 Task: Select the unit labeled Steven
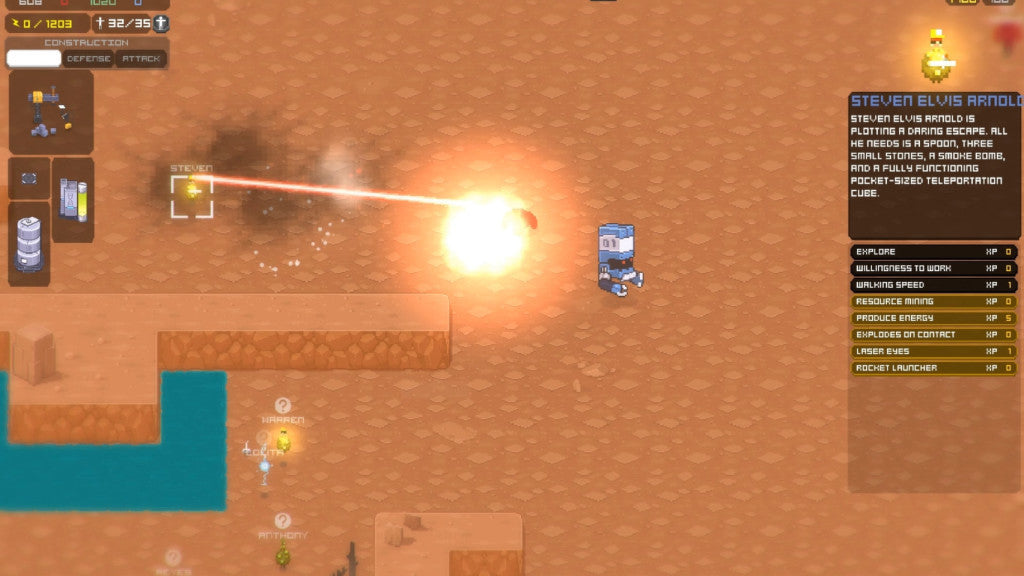pos(191,195)
